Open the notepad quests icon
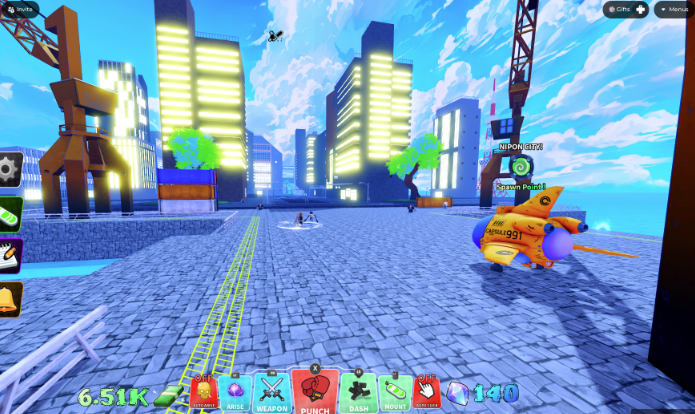The height and width of the screenshot is (414, 695). coord(9,254)
